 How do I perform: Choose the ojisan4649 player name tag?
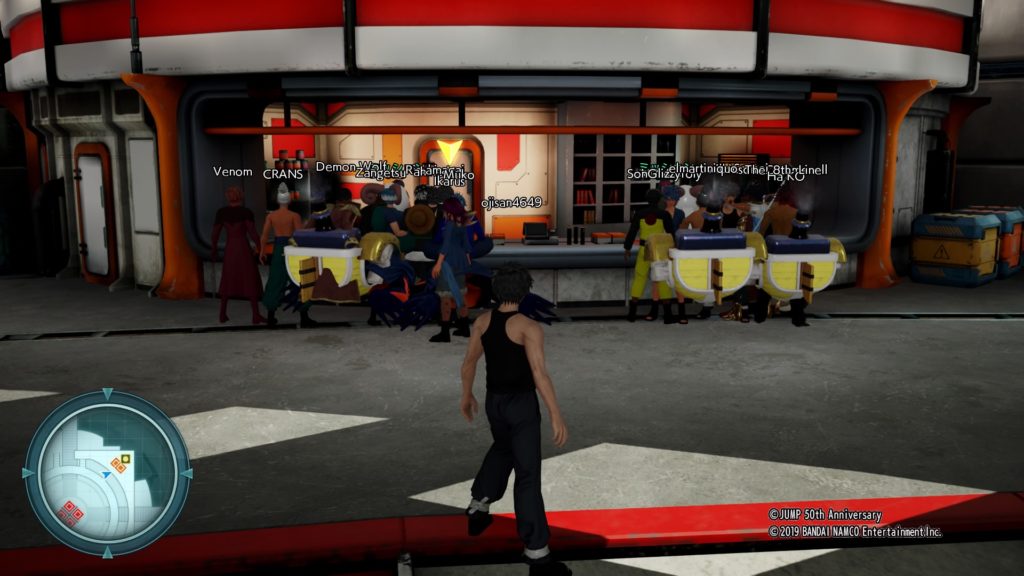(511, 202)
